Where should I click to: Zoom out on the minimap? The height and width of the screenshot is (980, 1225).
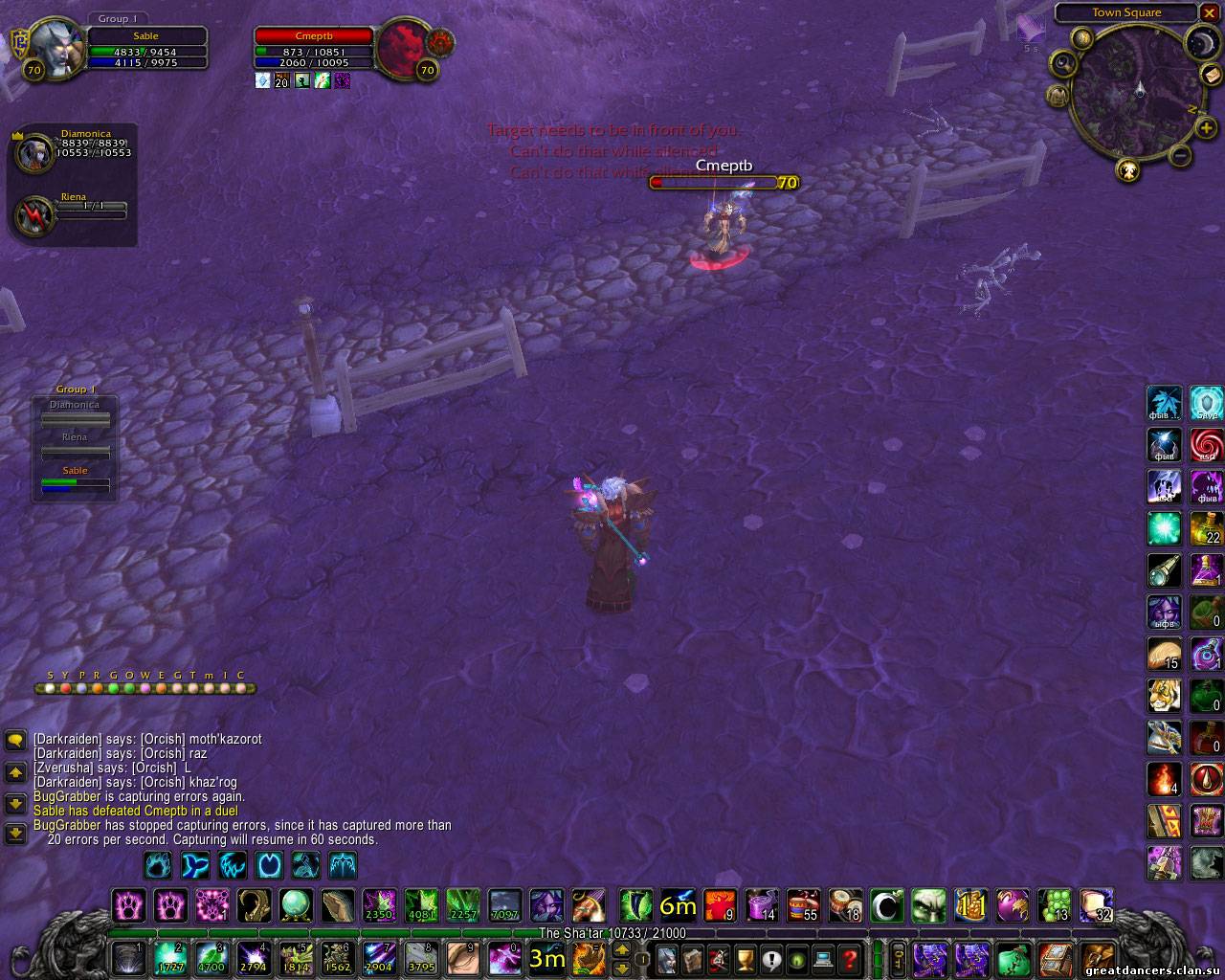tap(1181, 156)
